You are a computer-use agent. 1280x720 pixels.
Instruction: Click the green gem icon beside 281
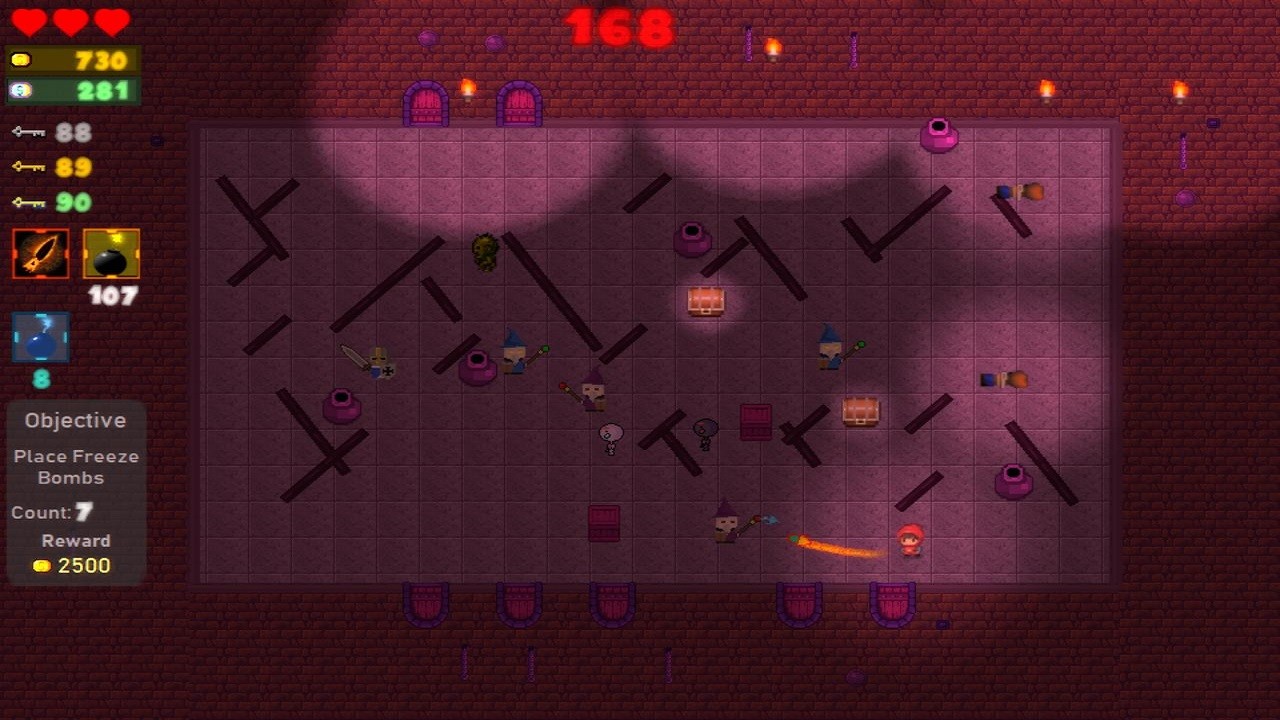pyautogui.click(x=22, y=90)
